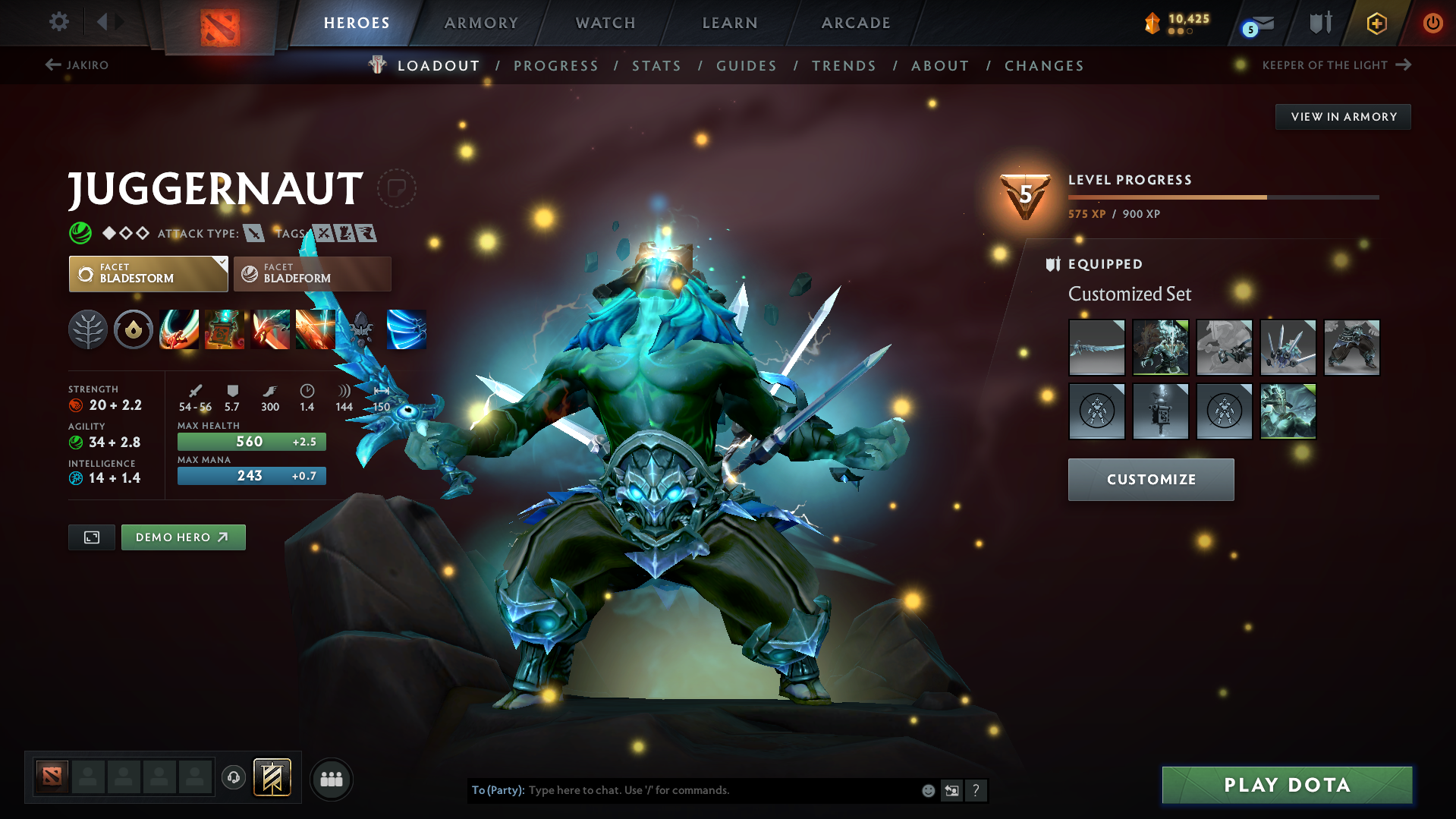This screenshot has width=1456, height=819.
Task: Toggle the hero portrait view button near Demo Hero
Action: (91, 537)
